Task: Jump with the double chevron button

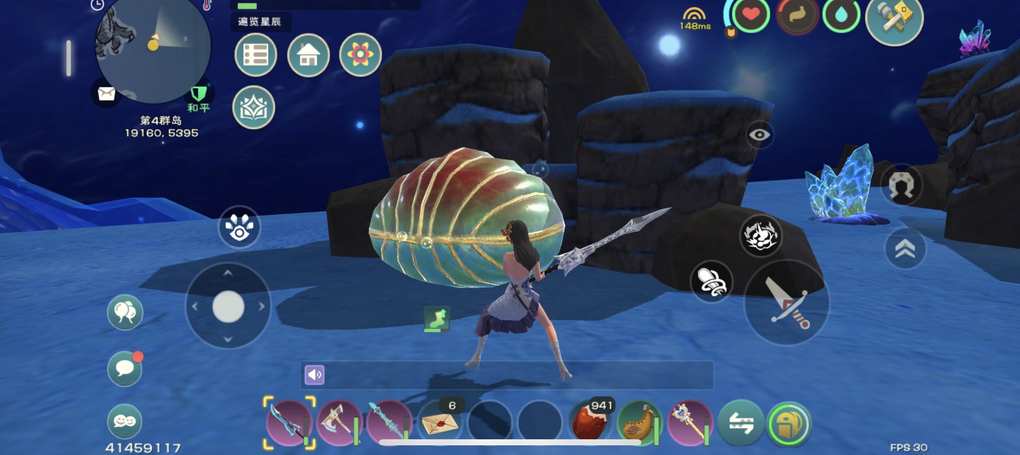Action: click(905, 249)
